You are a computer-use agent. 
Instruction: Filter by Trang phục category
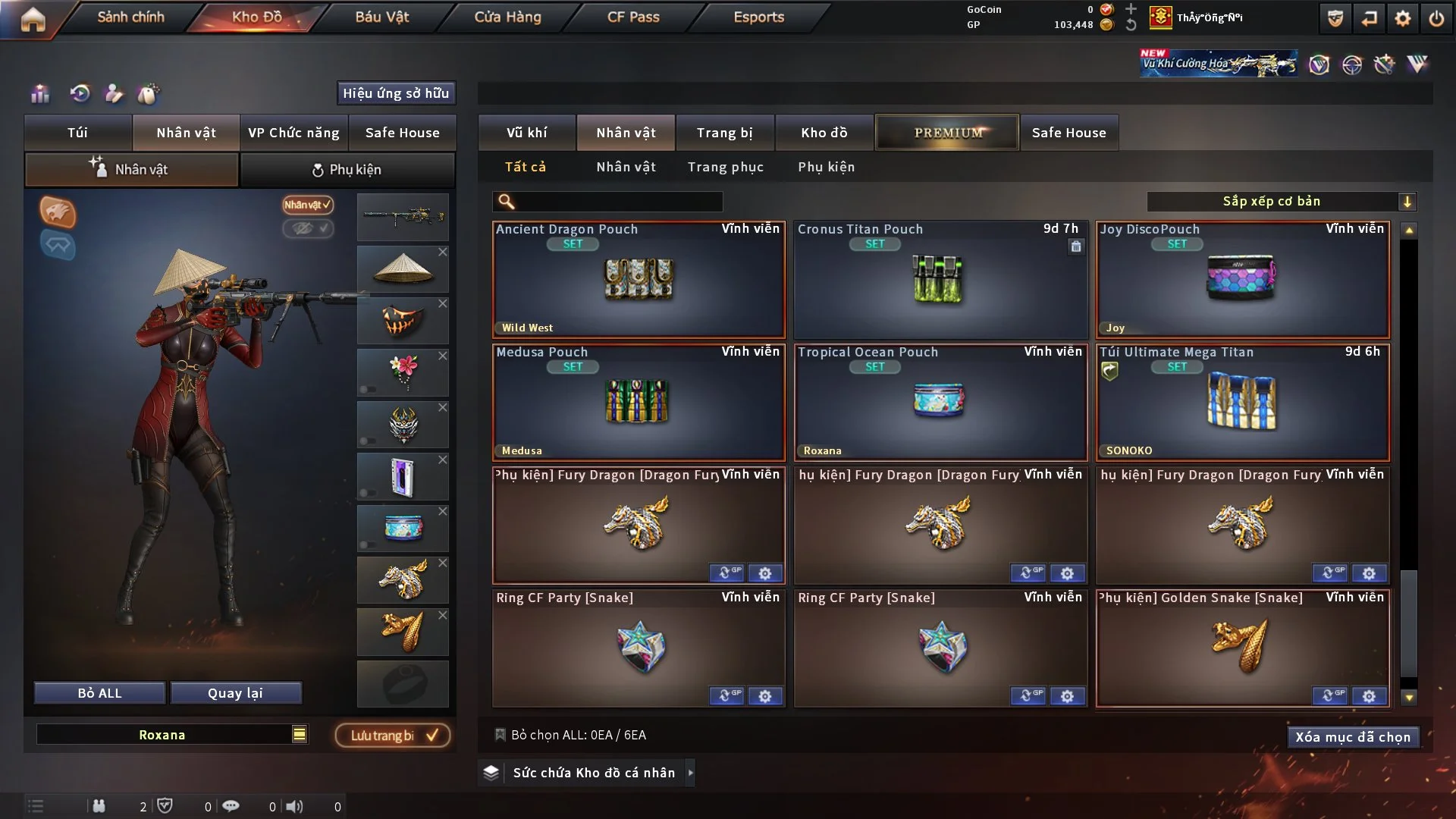(x=725, y=167)
